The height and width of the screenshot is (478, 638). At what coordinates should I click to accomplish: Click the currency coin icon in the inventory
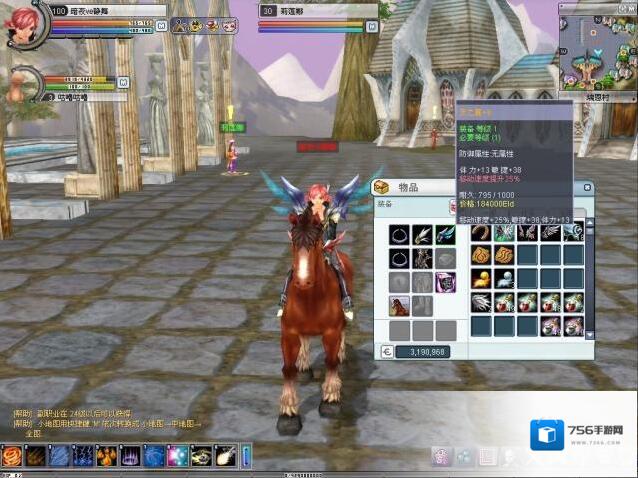click(x=388, y=352)
